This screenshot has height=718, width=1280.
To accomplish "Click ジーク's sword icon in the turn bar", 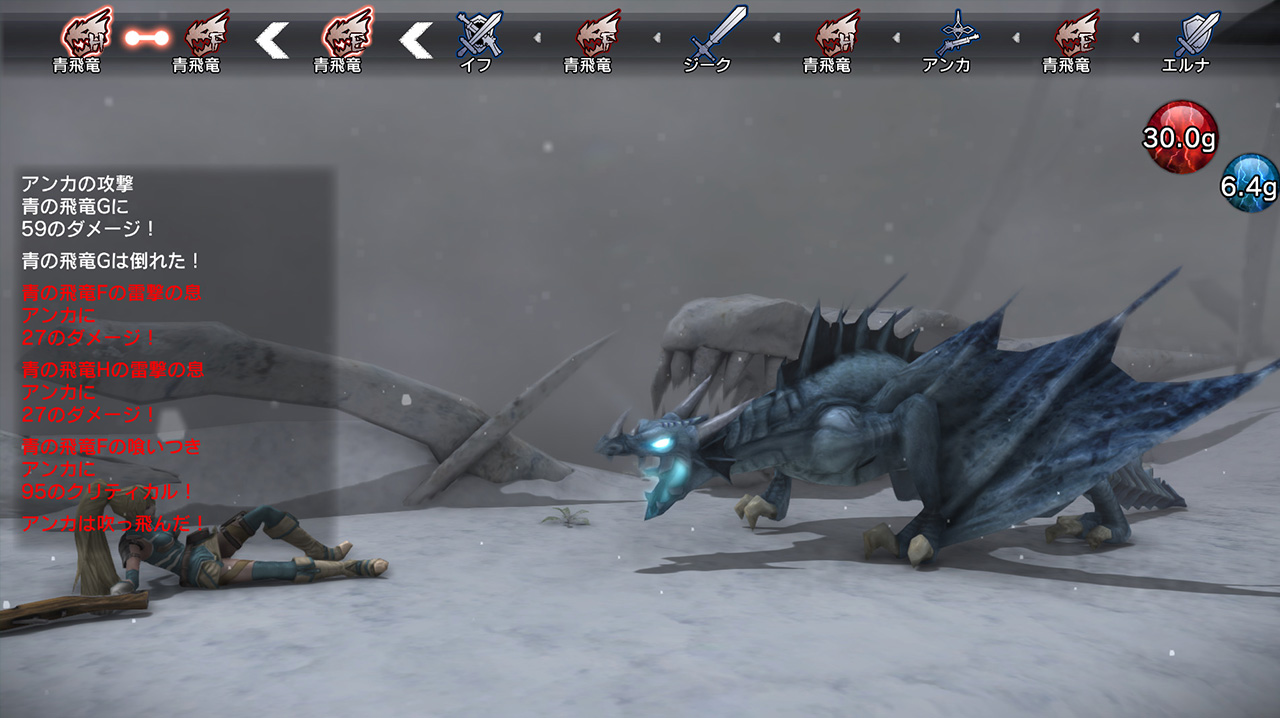I will click(718, 32).
